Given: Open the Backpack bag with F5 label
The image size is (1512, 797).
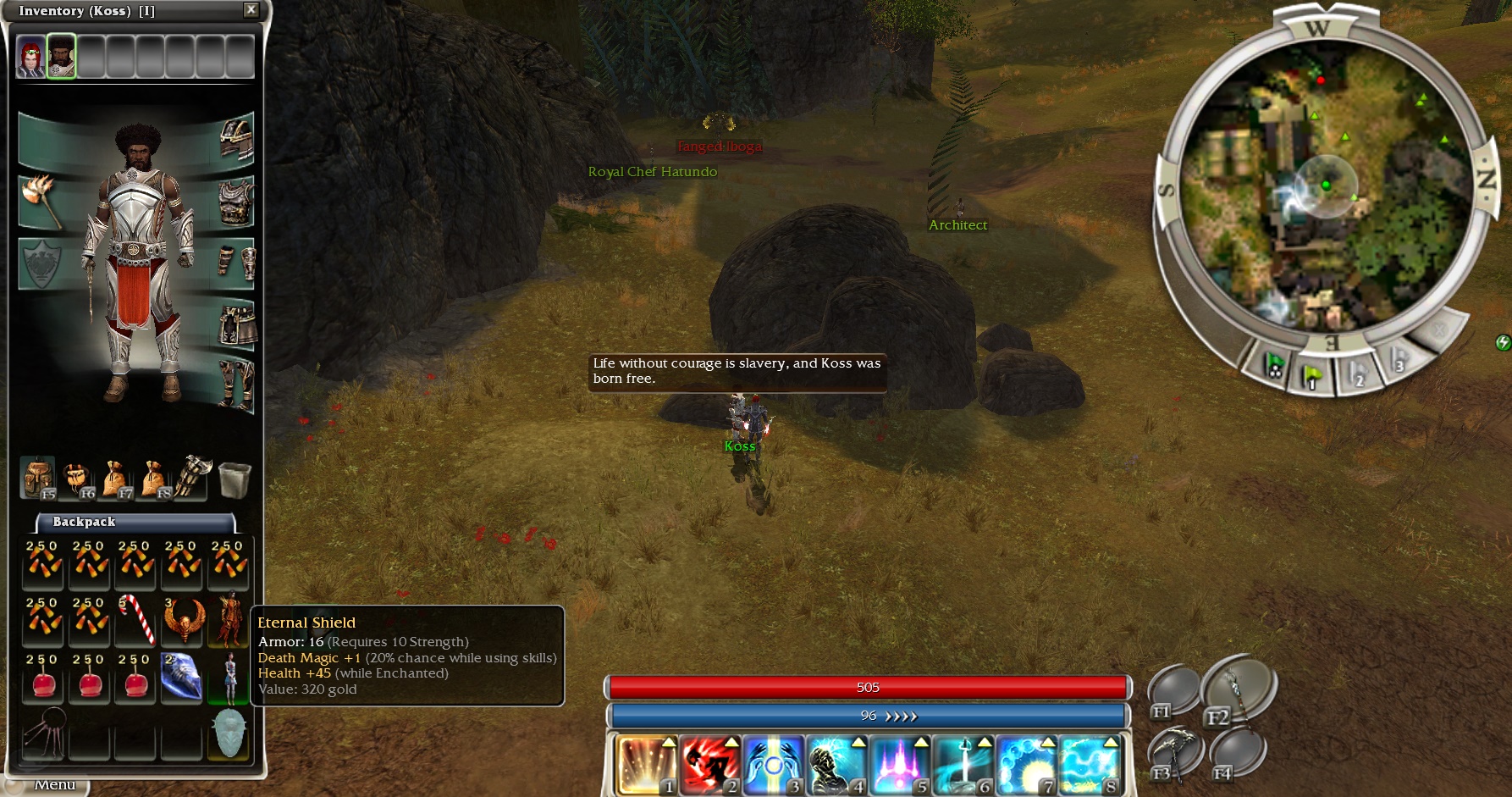Looking at the screenshot, I should click(38, 478).
